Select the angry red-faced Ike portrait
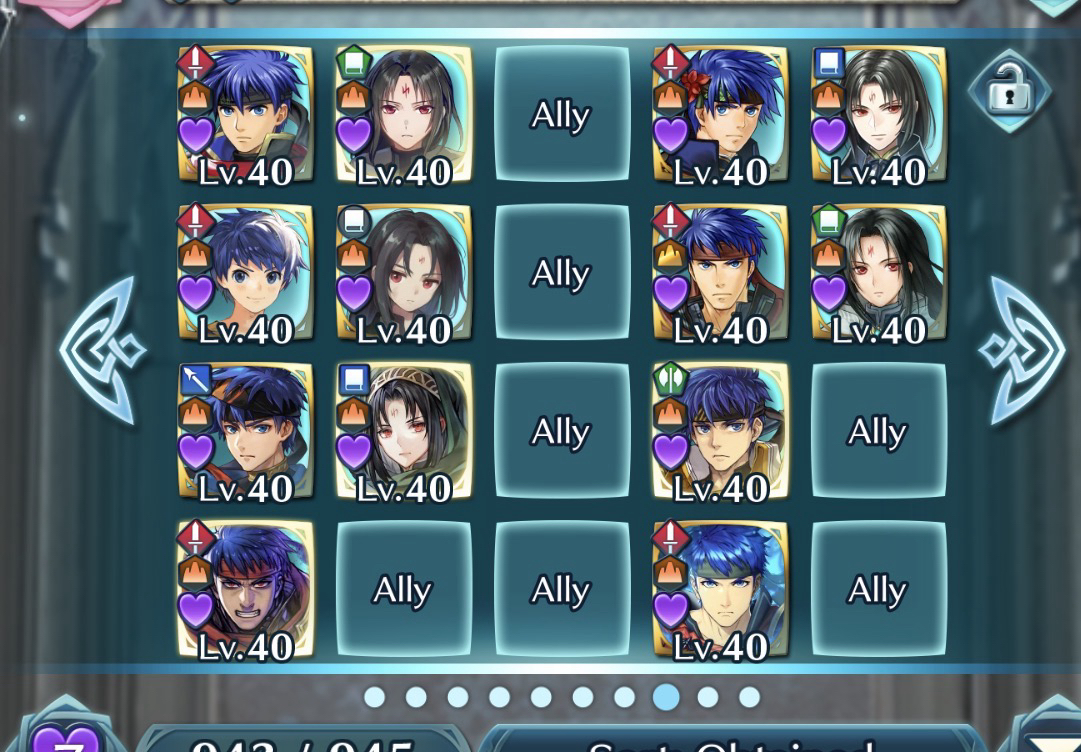This screenshot has height=752, width=1081. [x=245, y=589]
